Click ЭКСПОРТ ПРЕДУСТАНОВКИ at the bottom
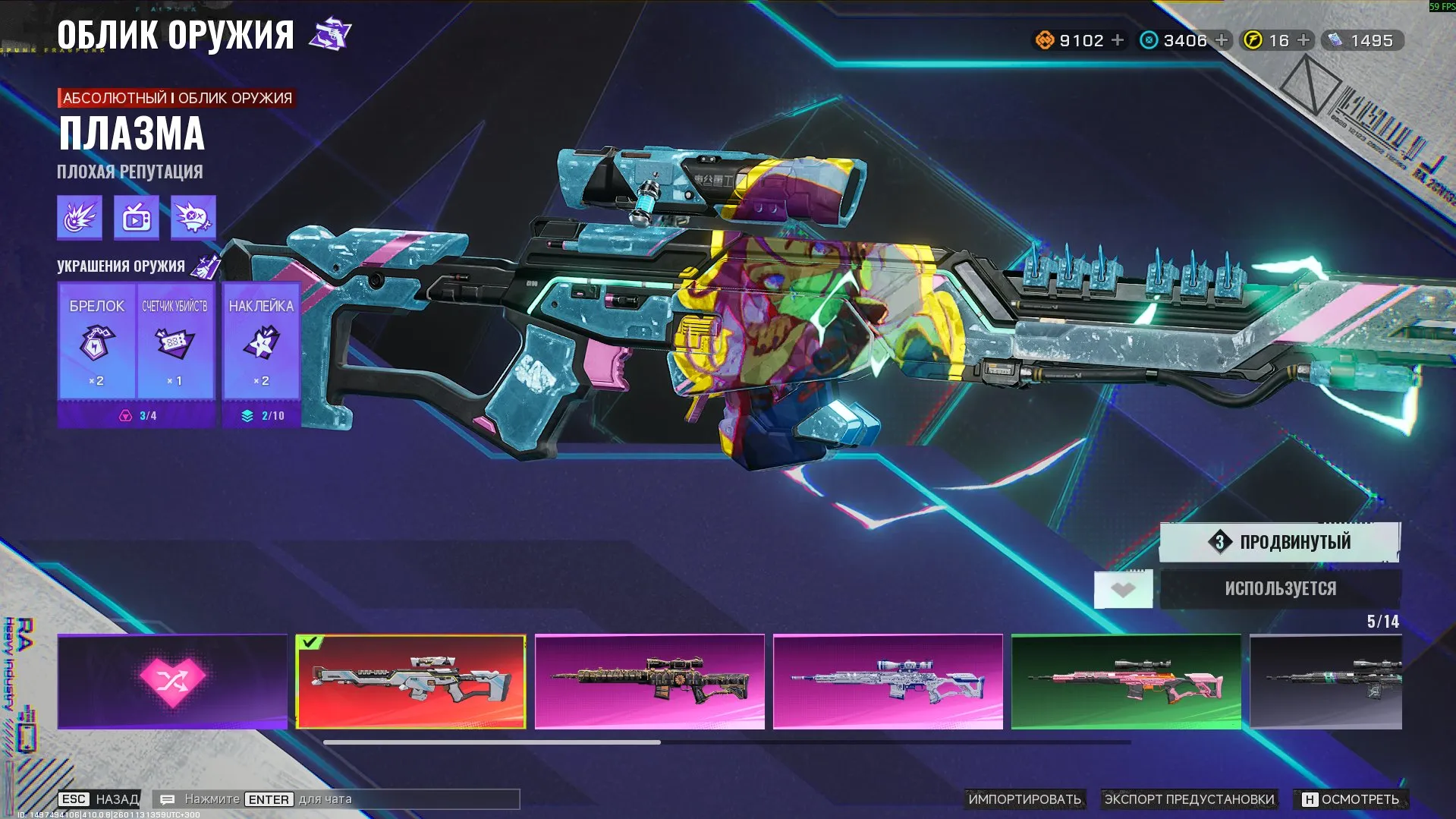This screenshot has width=1456, height=819. (1190, 799)
